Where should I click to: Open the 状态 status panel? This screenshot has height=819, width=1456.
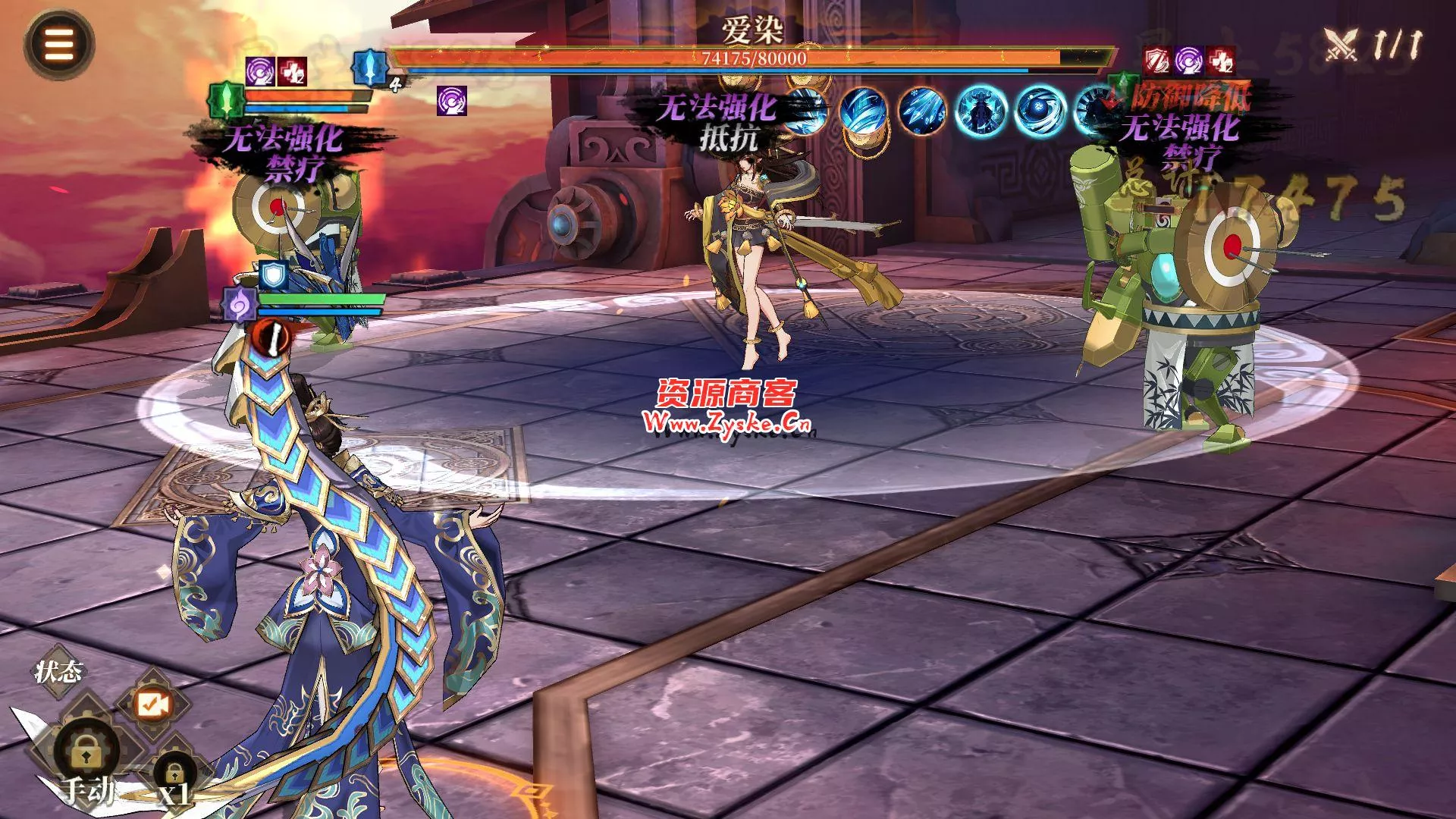click(58, 672)
